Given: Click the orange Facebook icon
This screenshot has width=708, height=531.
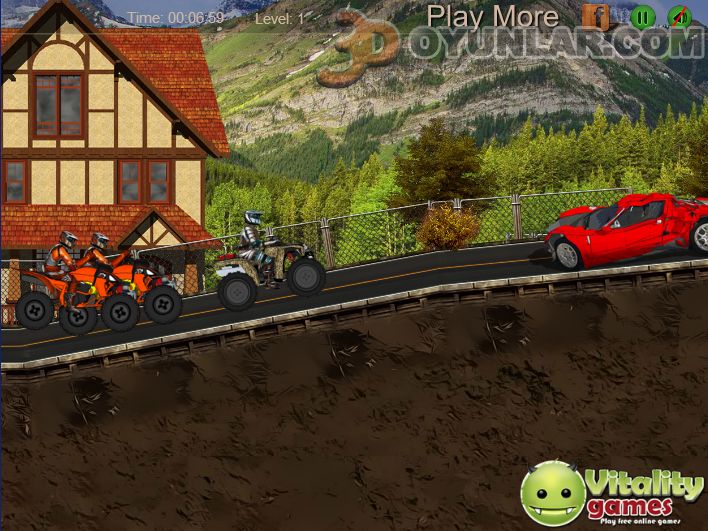Looking at the screenshot, I should click(x=596, y=16).
